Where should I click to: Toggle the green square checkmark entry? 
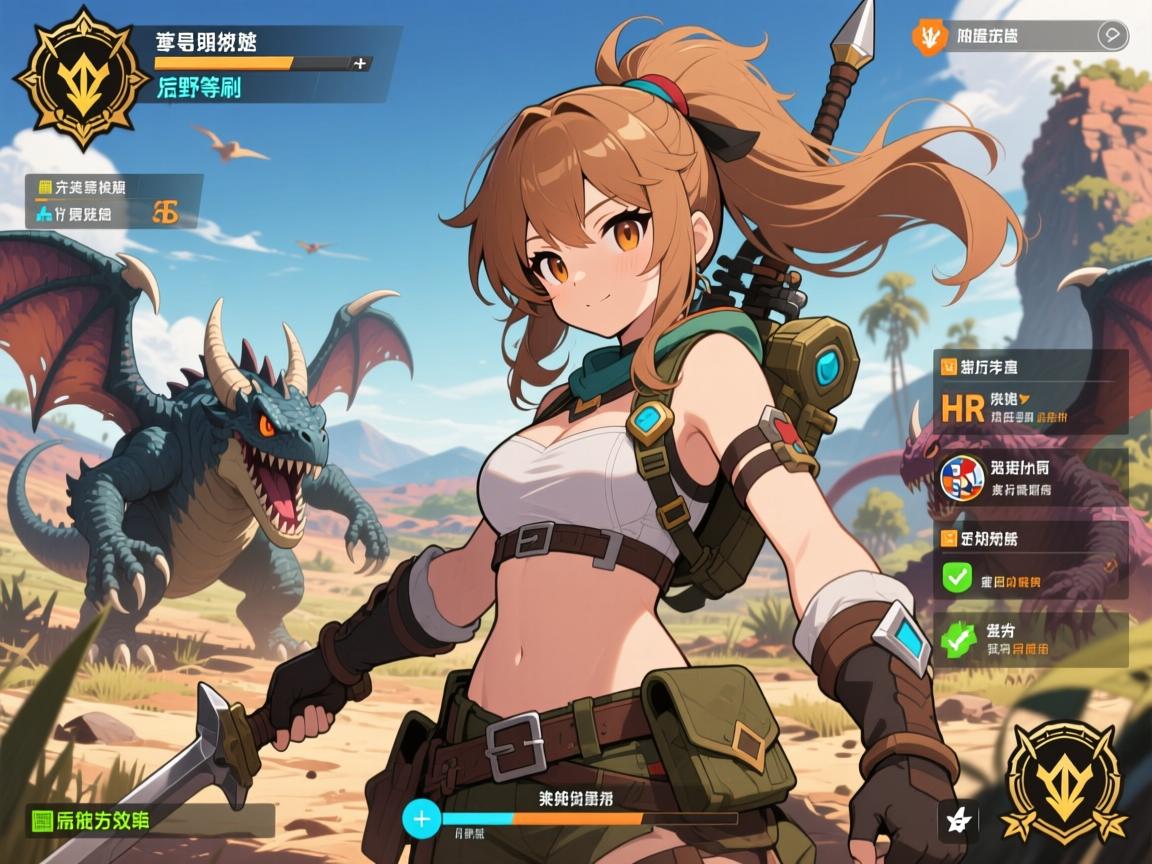tap(958, 575)
